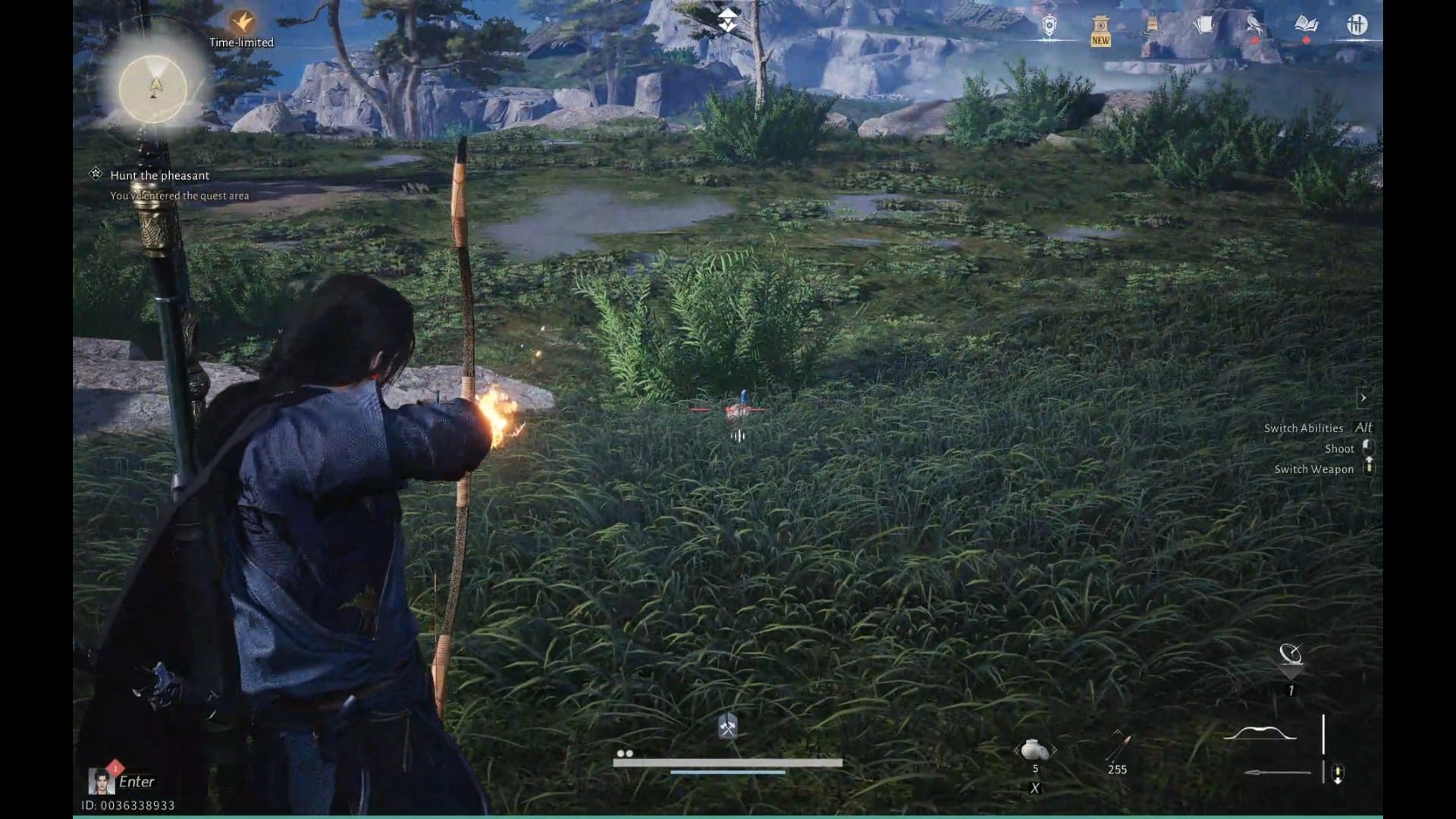This screenshot has width=1456, height=819.
Task: Open the shield badge menu icon
Action: point(1049,27)
